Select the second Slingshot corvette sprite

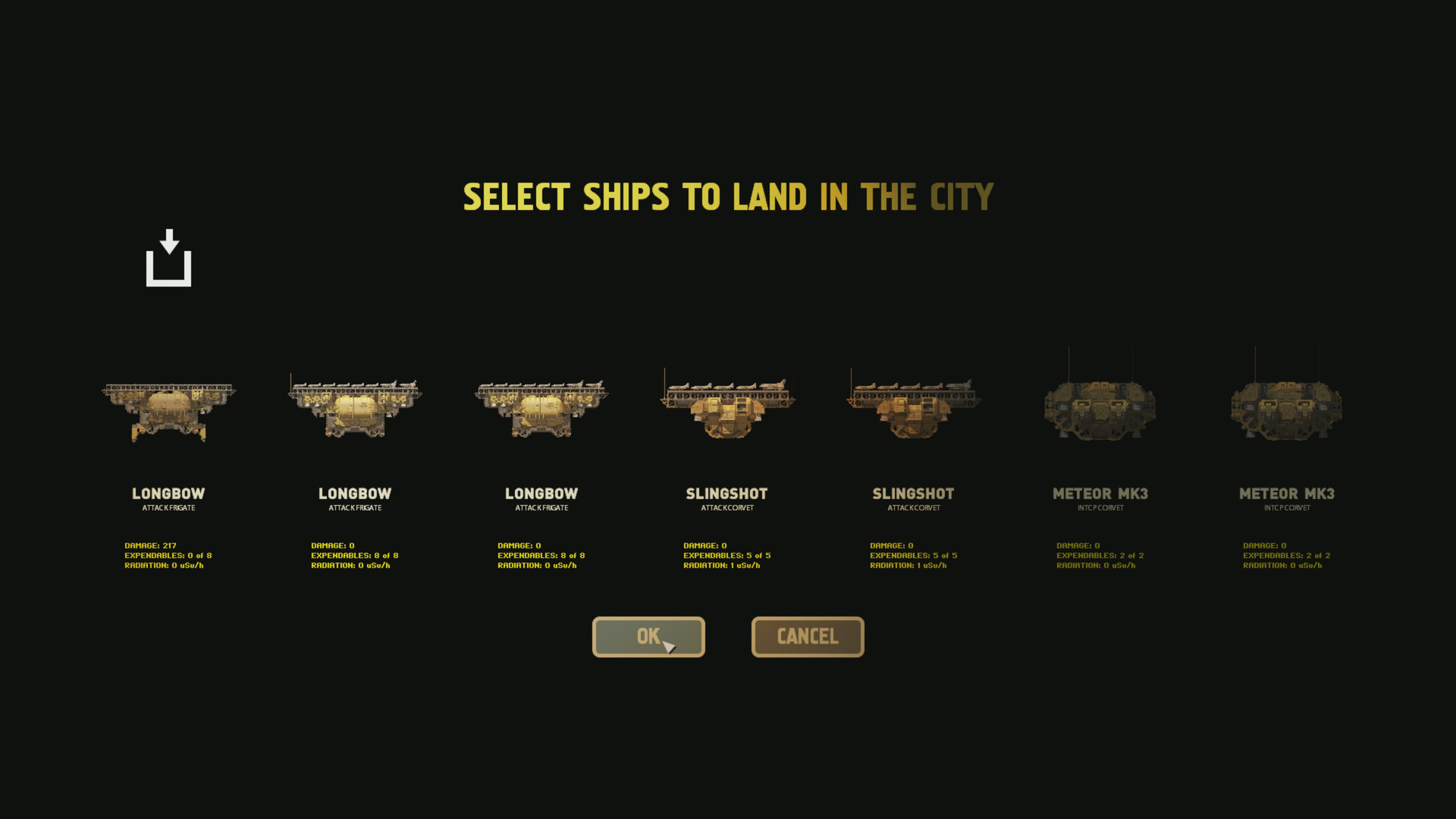[x=912, y=406]
